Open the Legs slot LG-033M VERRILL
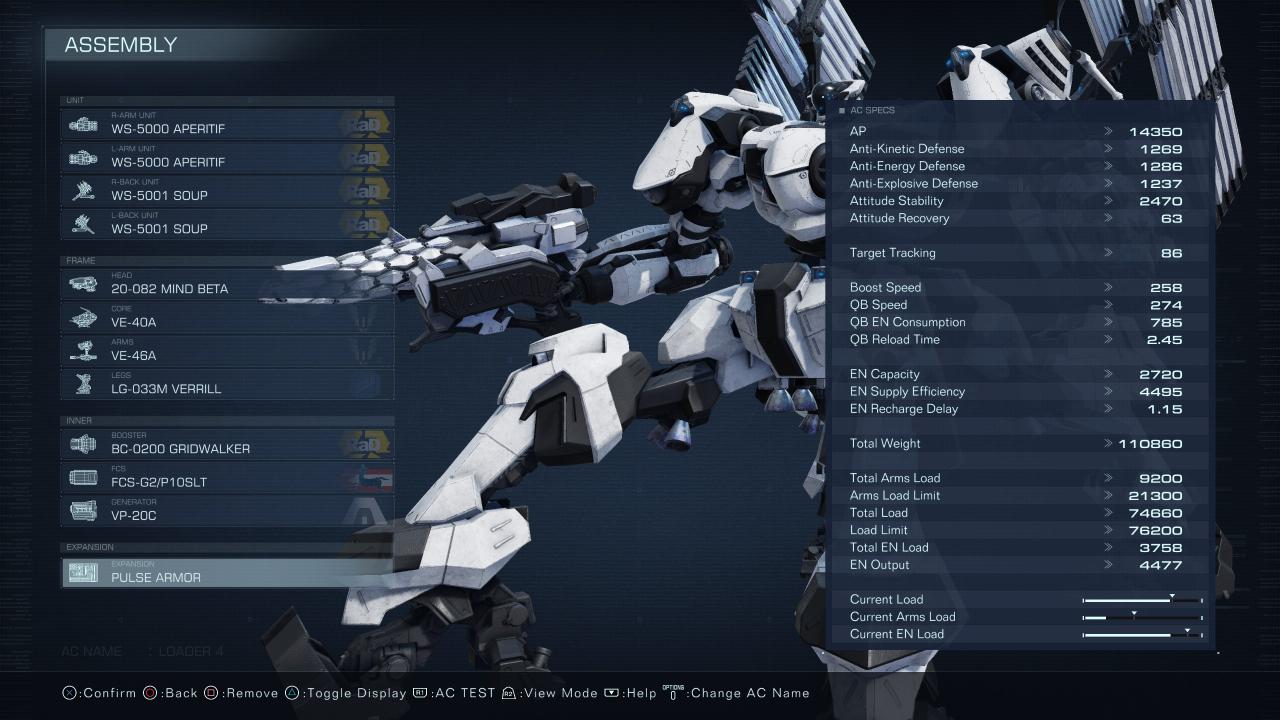The image size is (1280, 720). (227, 383)
